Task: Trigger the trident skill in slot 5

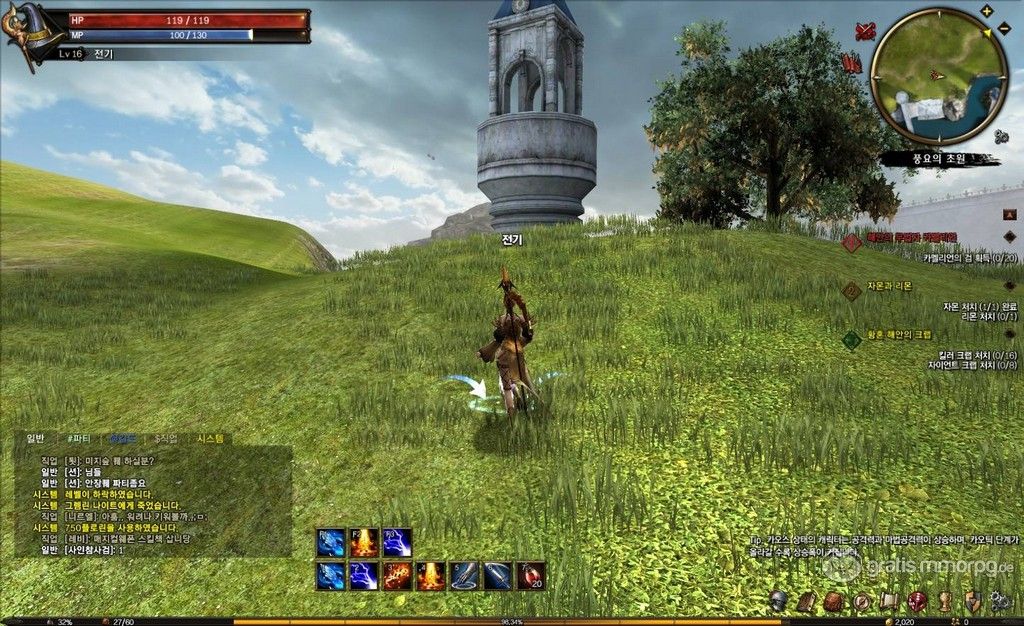Action: point(464,576)
